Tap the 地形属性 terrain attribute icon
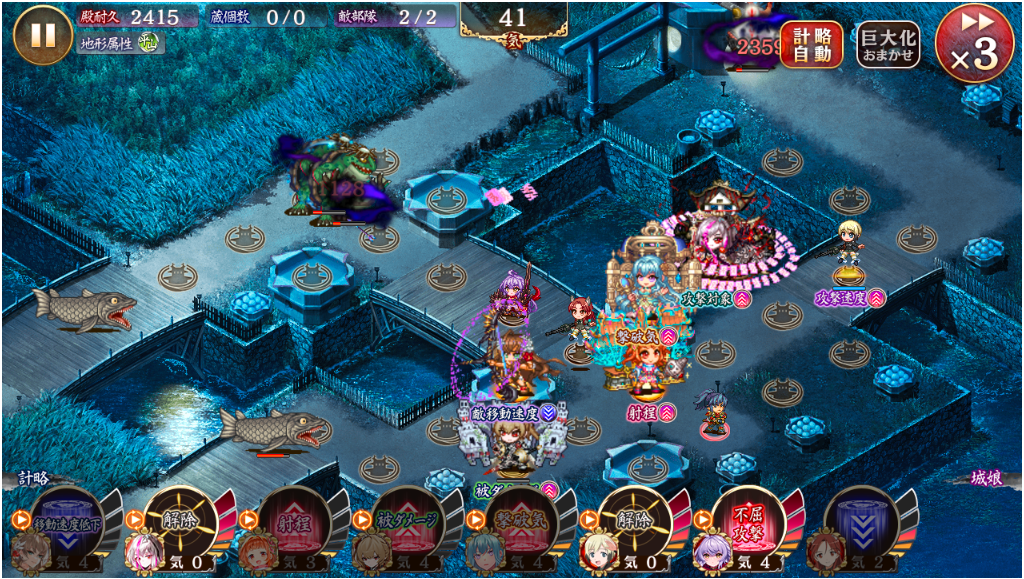 pos(148,43)
